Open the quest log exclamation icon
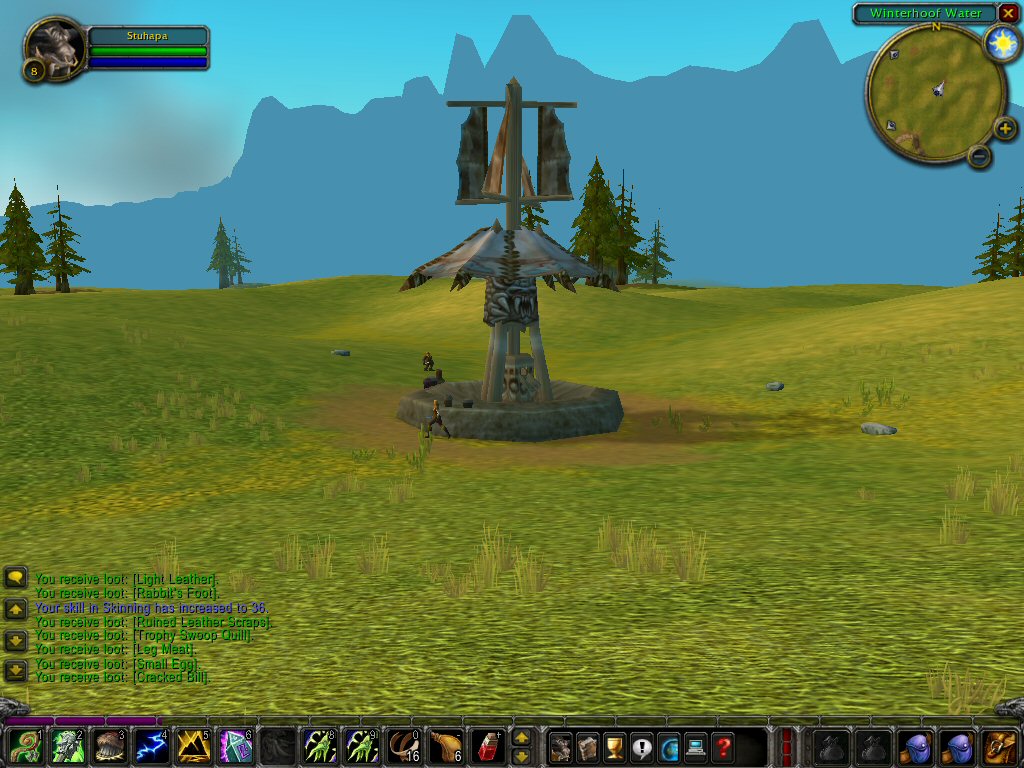This screenshot has width=1024, height=768. 641,747
